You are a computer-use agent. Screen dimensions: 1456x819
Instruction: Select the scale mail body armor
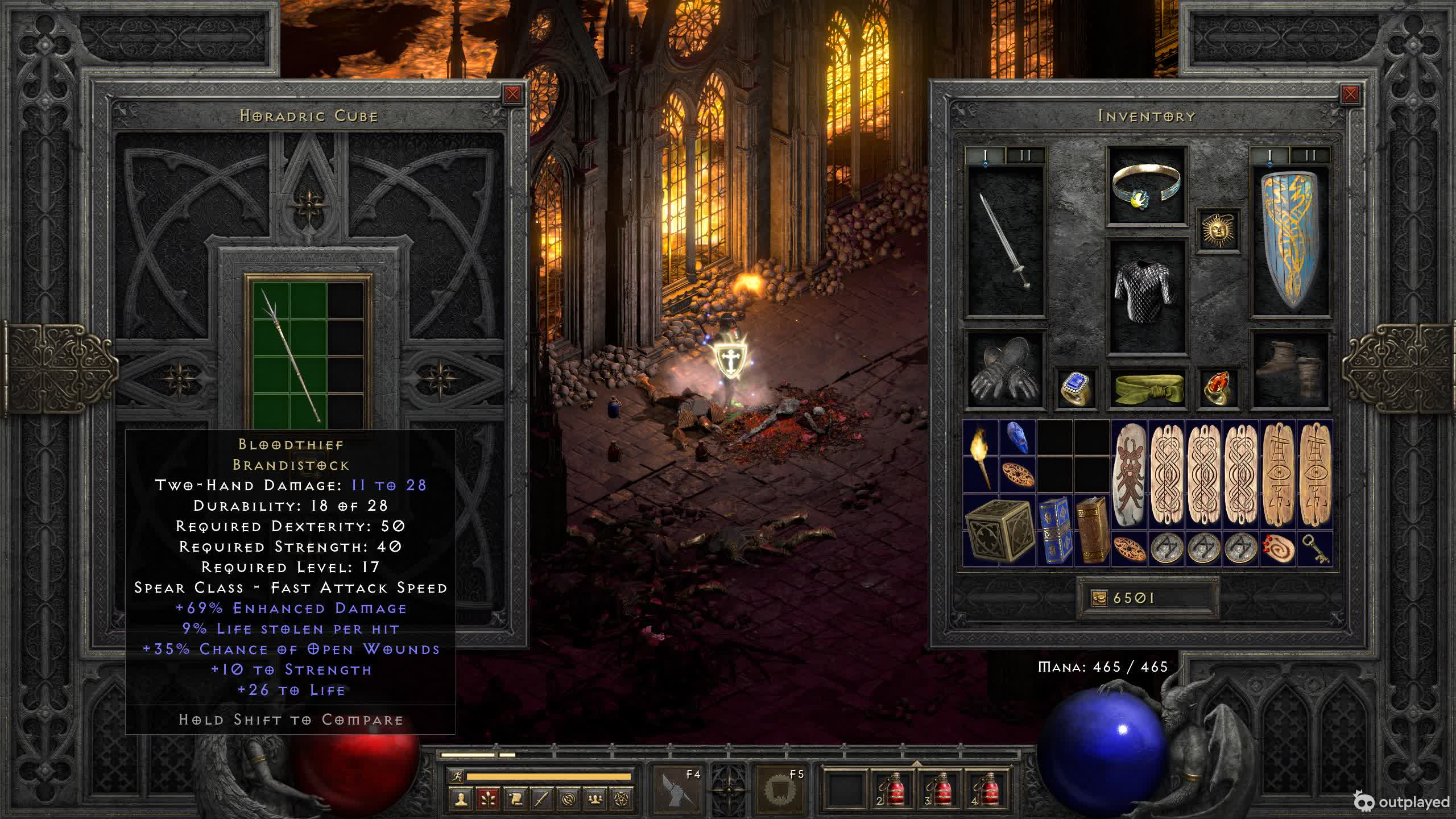[x=1147, y=296]
